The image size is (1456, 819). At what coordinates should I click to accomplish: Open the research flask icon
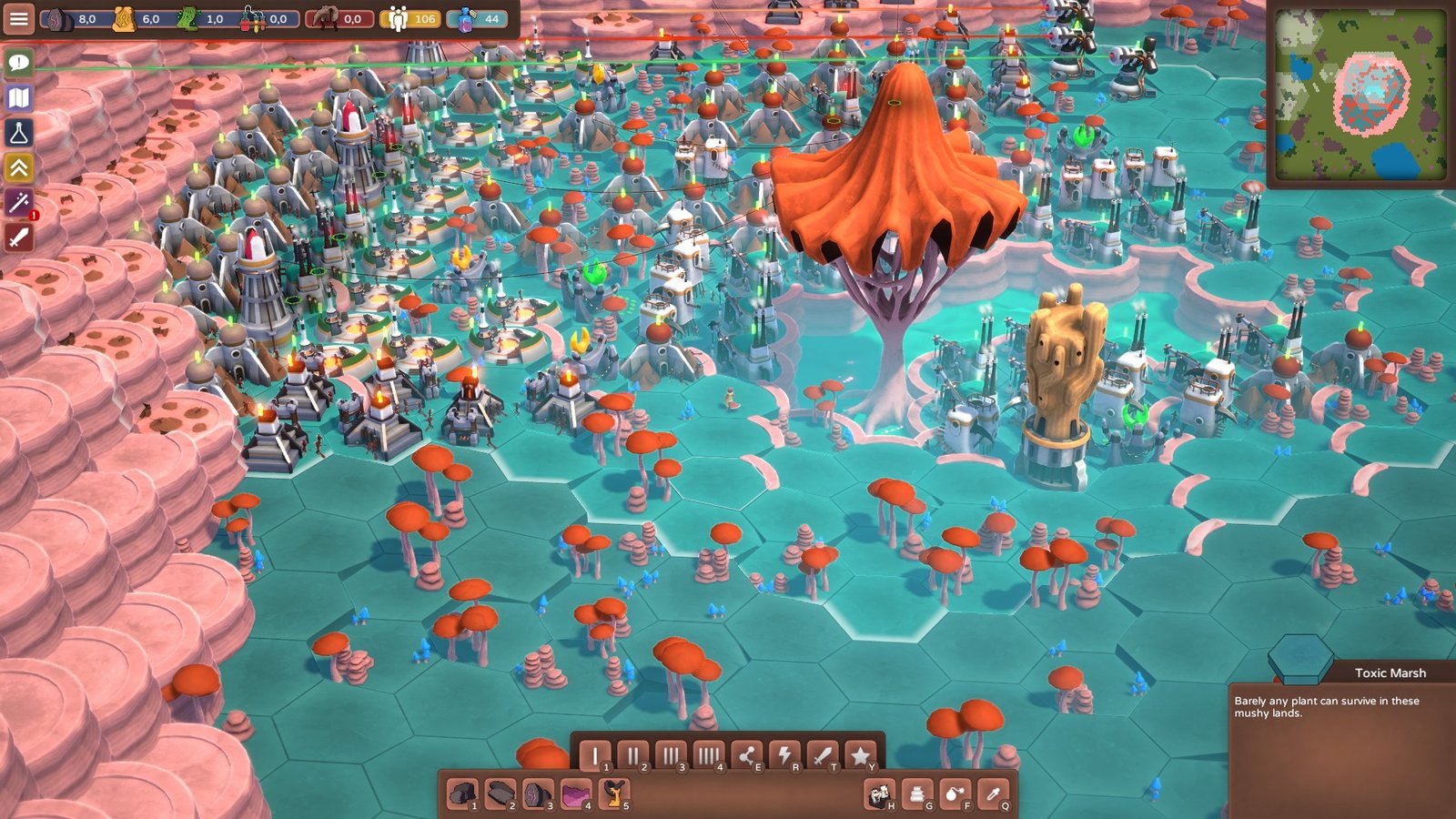point(20,133)
